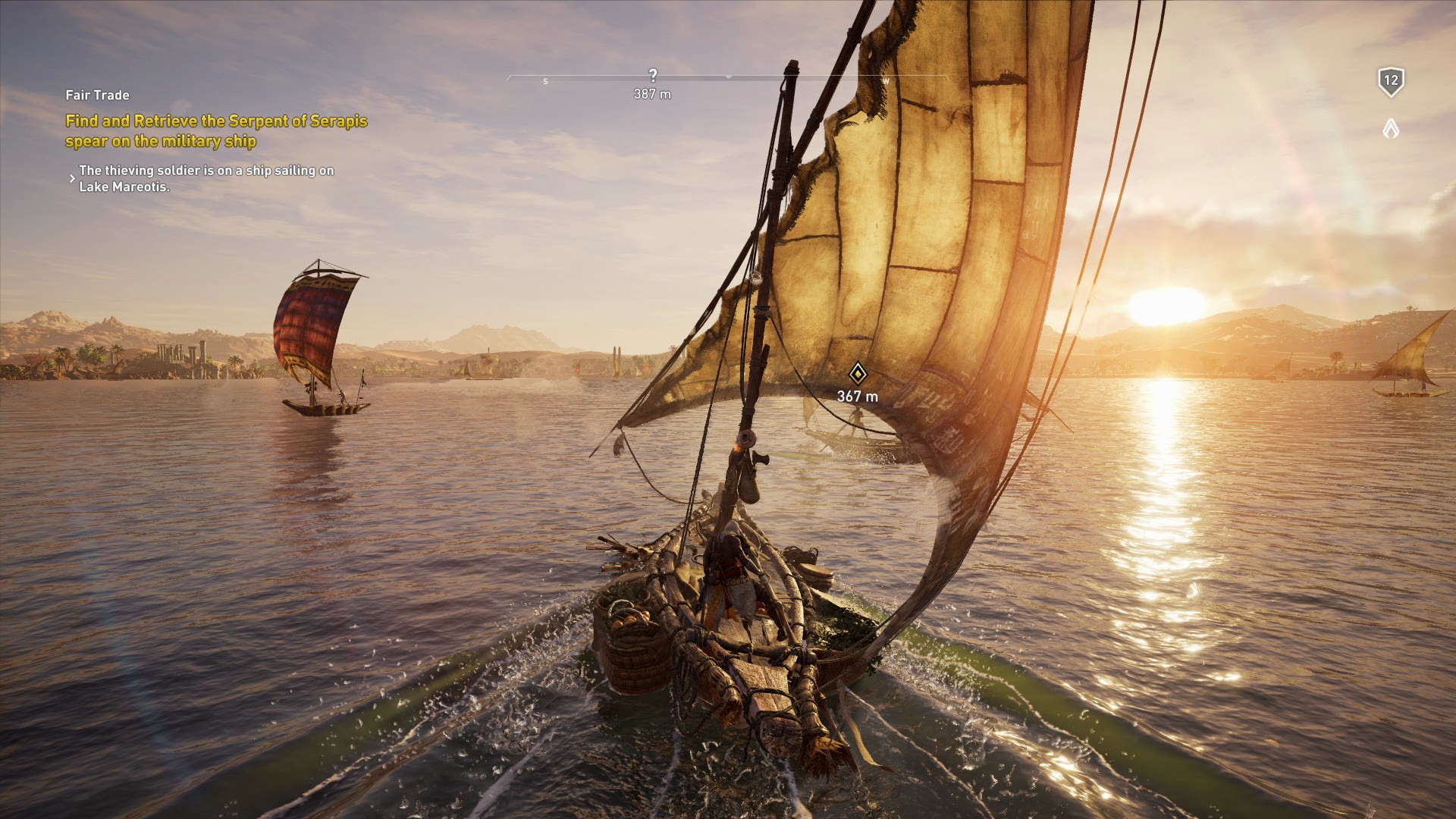Click the level 12 shield badge

tap(1390, 81)
